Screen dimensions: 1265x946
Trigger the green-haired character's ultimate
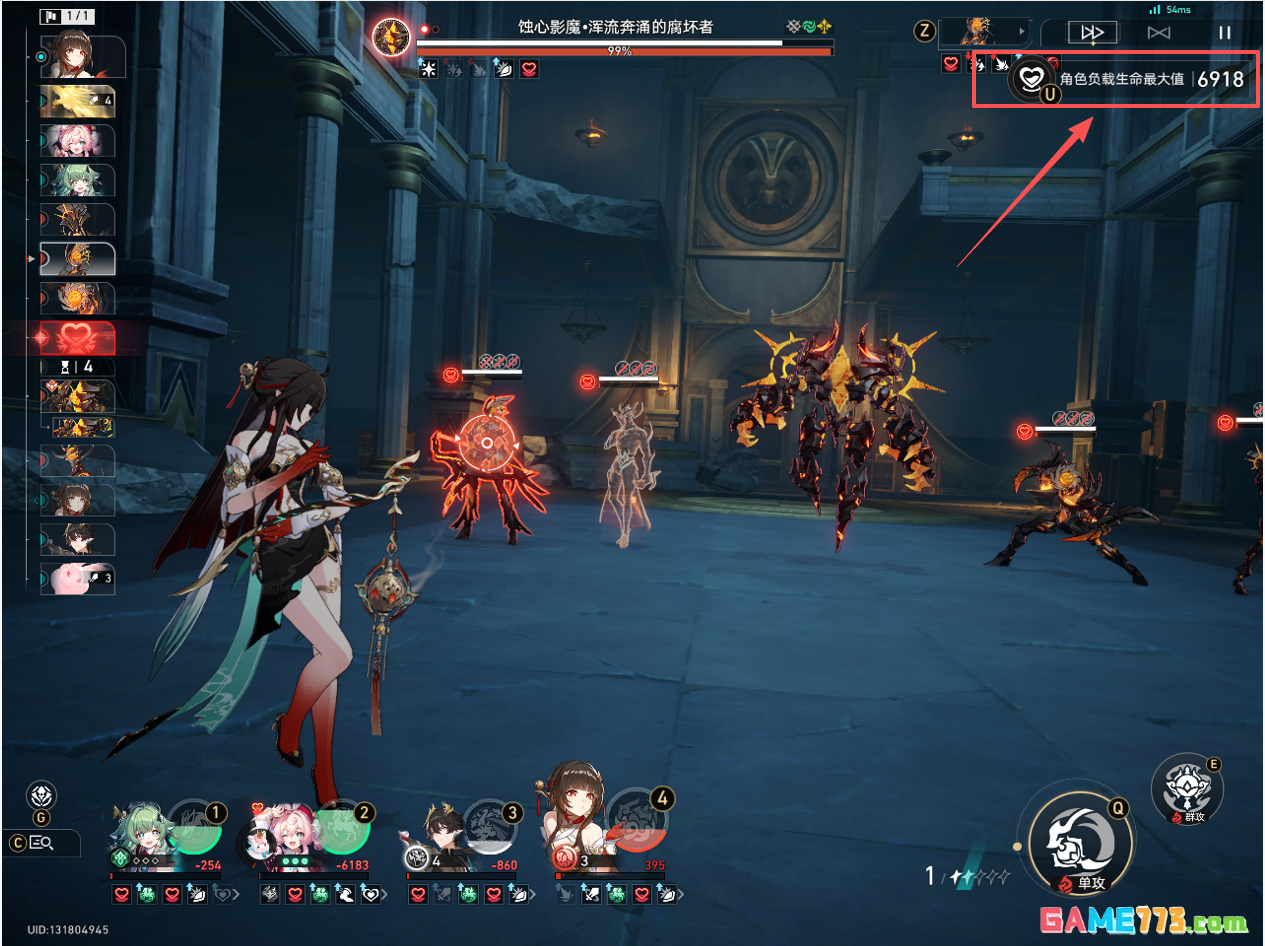click(192, 825)
